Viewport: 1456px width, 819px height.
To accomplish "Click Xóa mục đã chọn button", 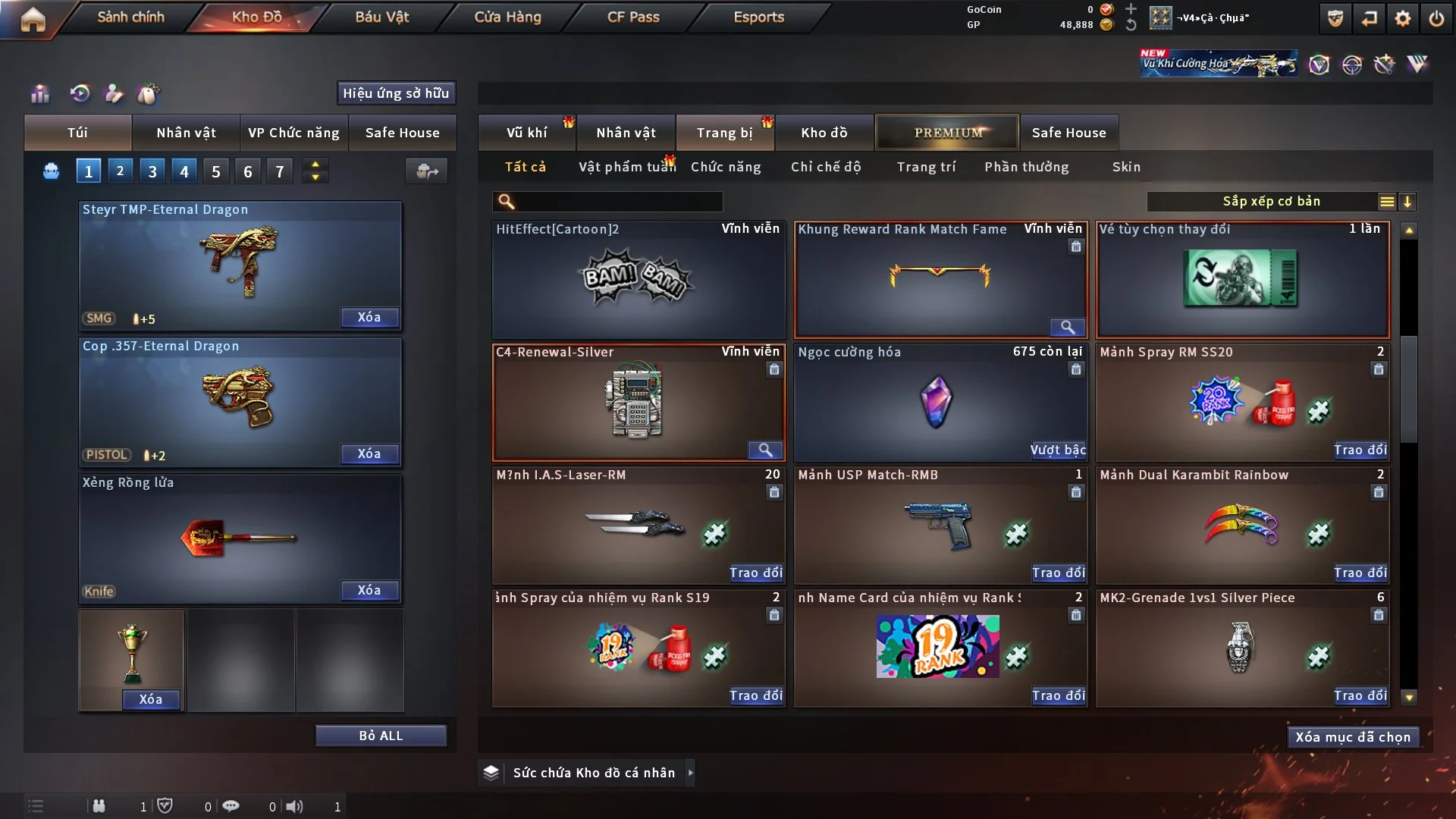I will [1353, 737].
